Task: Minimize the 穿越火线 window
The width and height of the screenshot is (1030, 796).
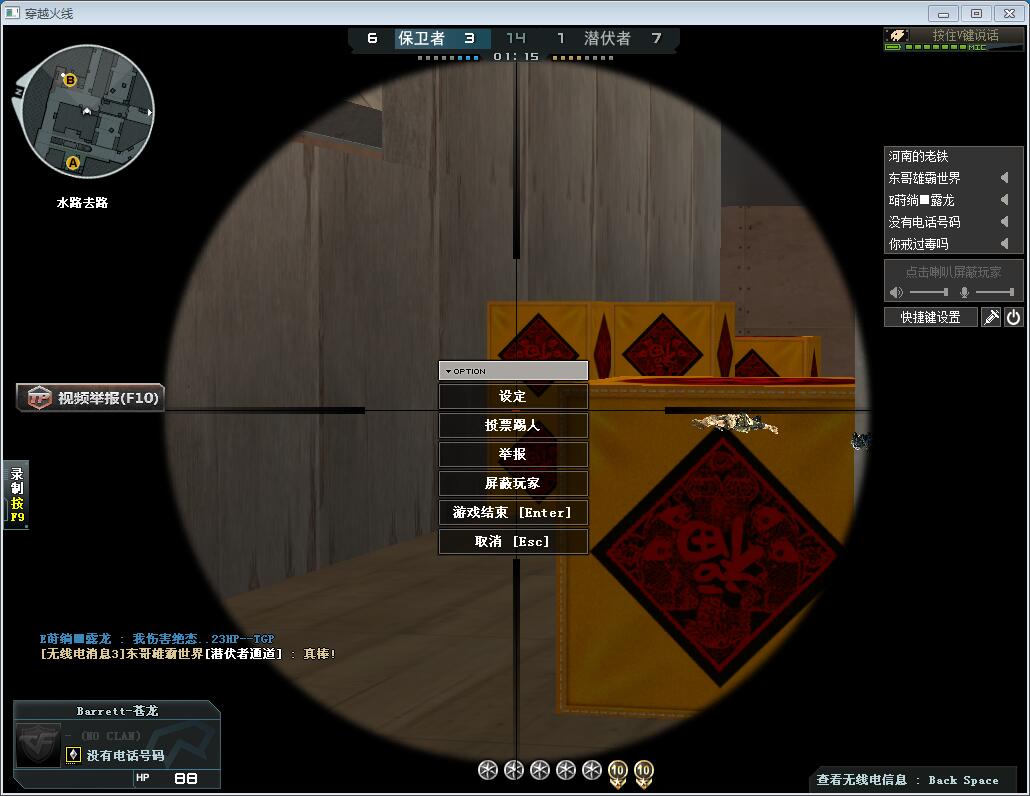Action: (x=943, y=13)
